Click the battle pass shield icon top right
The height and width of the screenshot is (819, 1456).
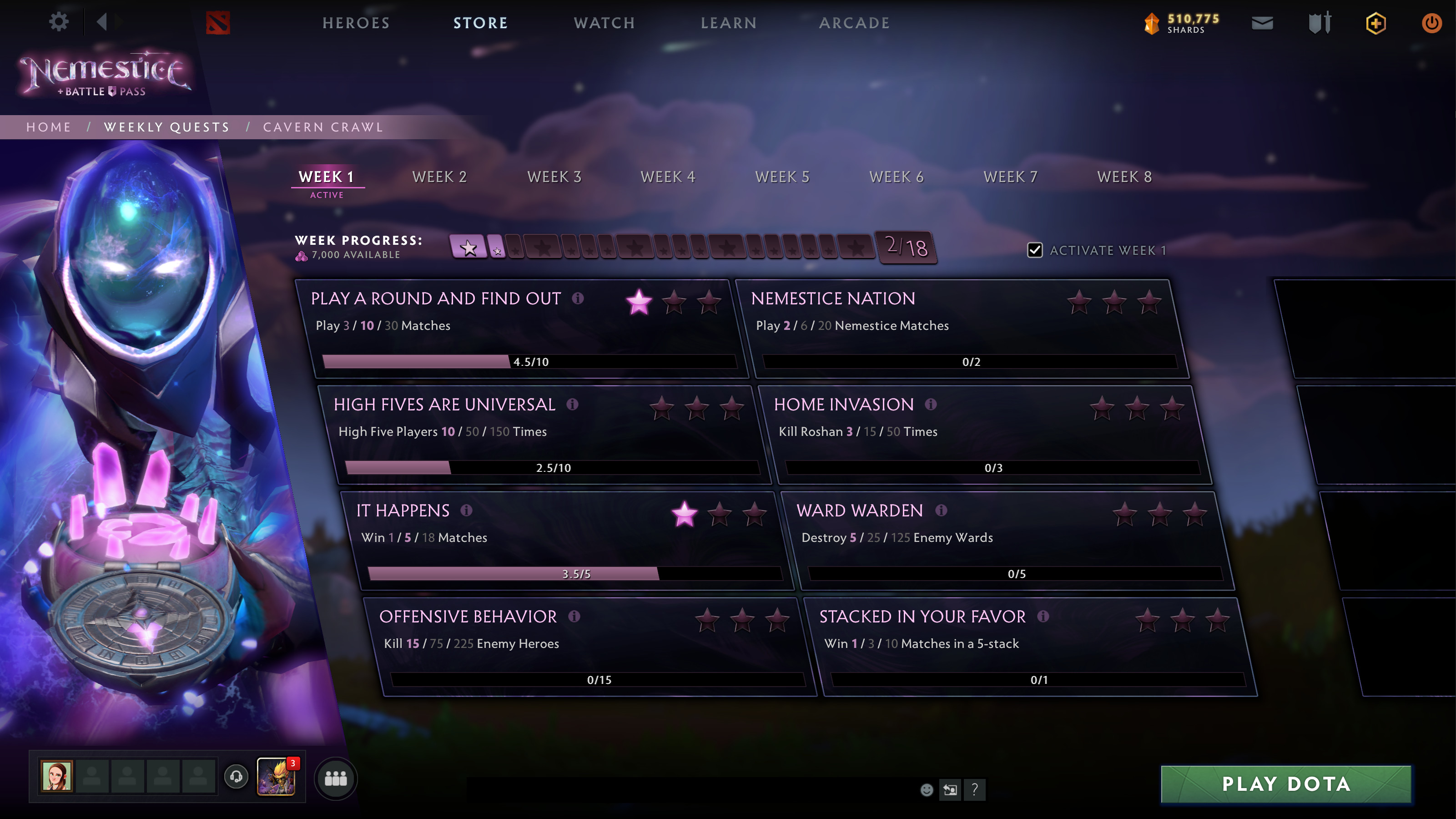tap(1319, 23)
